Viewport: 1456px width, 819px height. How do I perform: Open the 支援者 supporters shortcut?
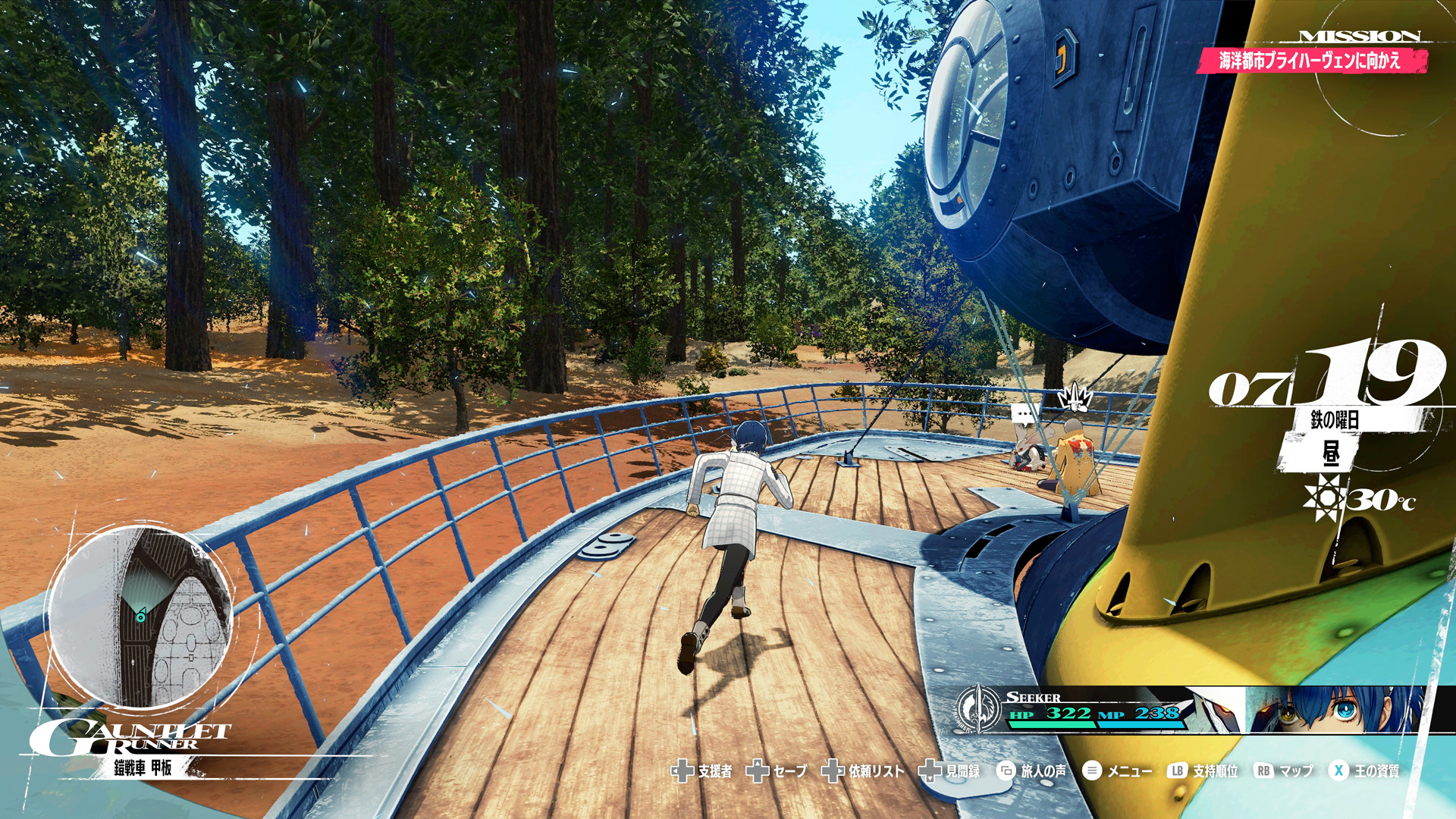702,771
